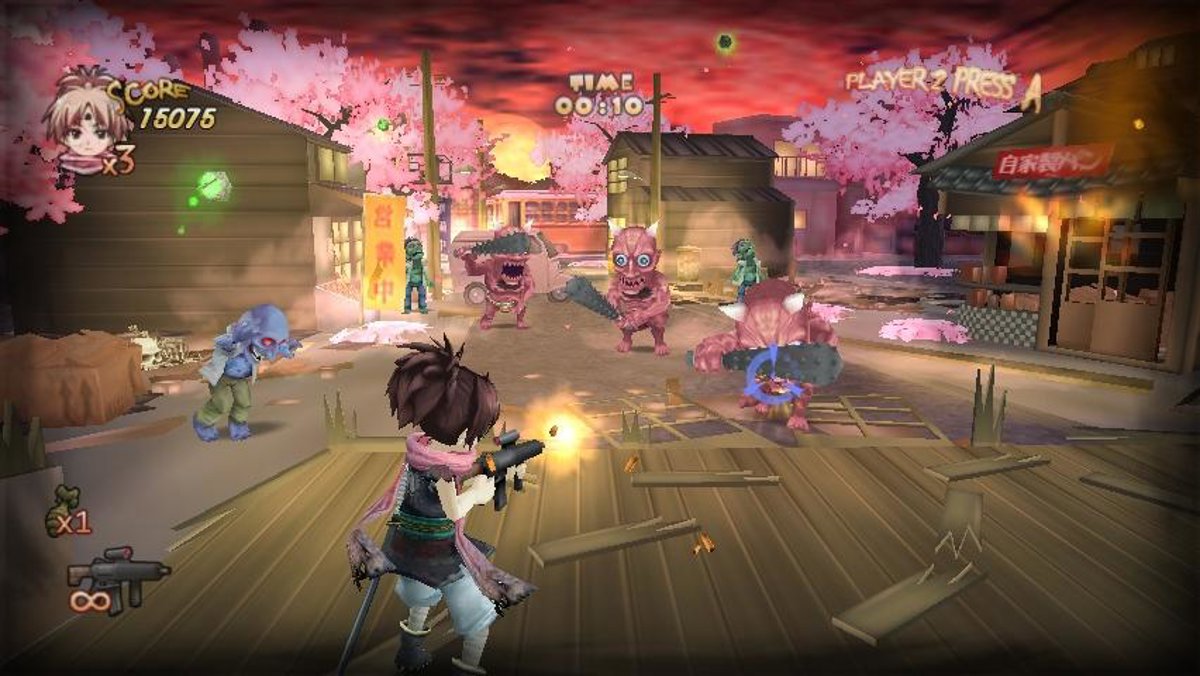Screen dimensions: 1200x676
Task: Select the submachine gun weapon icon
Action: (x=118, y=575)
